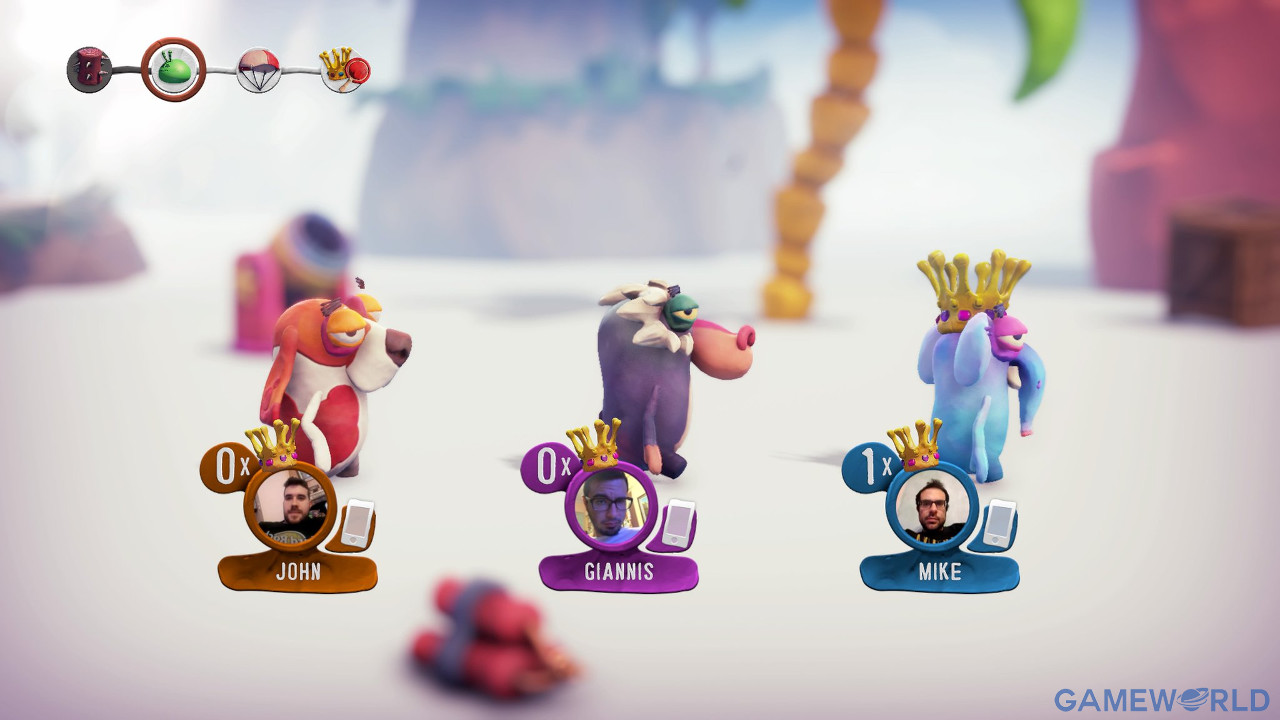Click the green slime round icon
Image resolution: width=1280 pixels, height=720 pixels.
pyautogui.click(x=173, y=69)
